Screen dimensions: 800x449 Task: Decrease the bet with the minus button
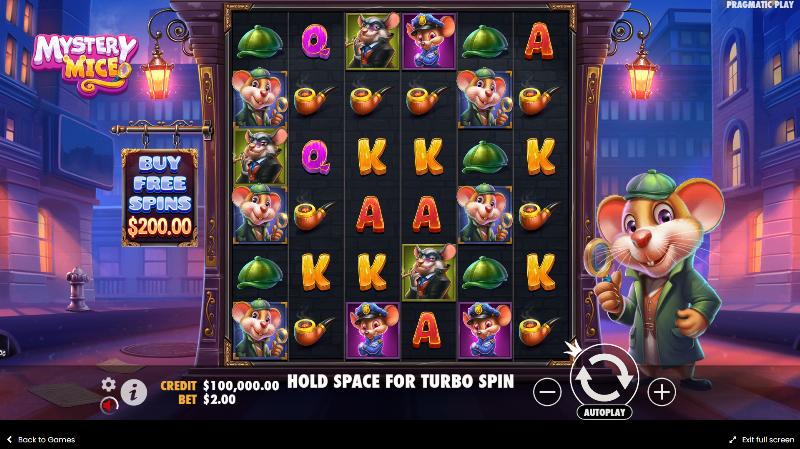coord(547,391)
